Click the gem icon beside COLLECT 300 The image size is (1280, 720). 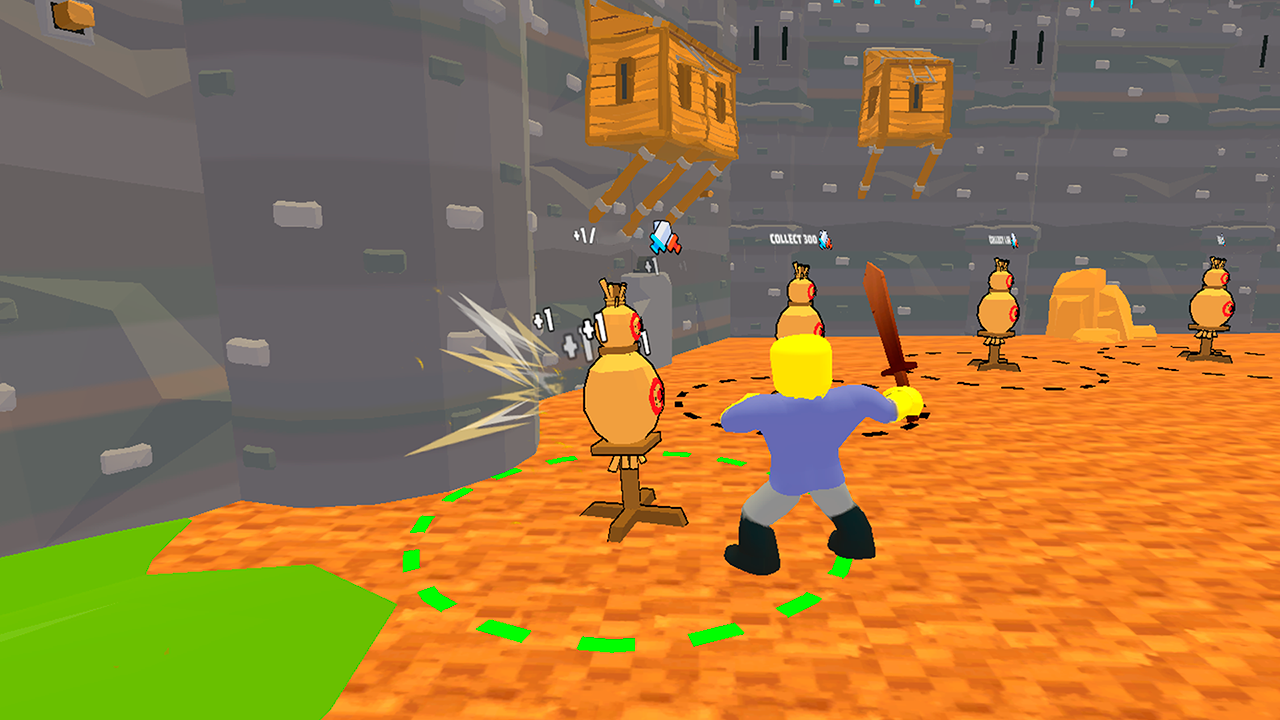pos(826,240)
